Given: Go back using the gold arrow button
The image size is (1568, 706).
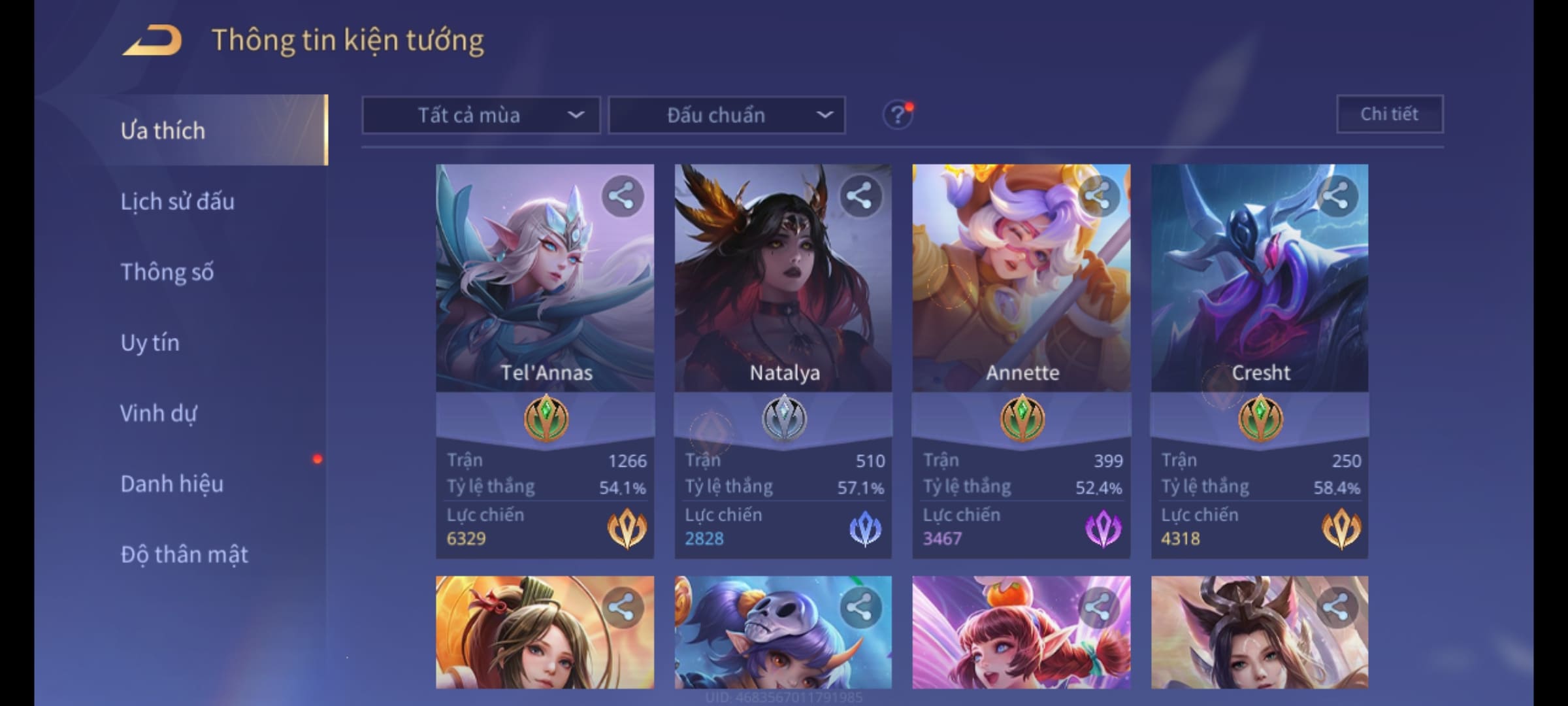Looking at the screenshot, I should pyautogui.click(x=152, y=41).
